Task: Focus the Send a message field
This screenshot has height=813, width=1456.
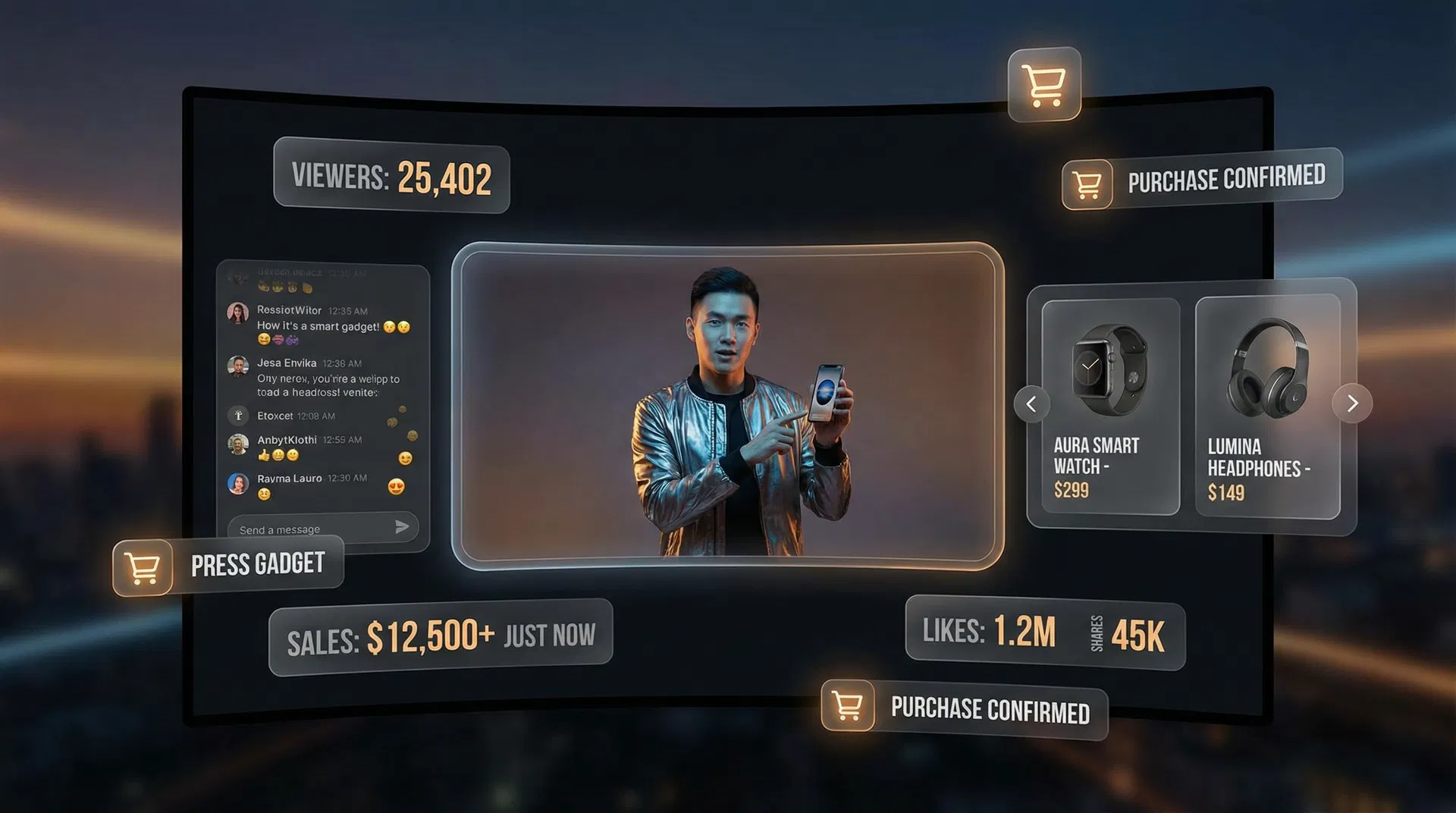Action: [x=311, y=529]
